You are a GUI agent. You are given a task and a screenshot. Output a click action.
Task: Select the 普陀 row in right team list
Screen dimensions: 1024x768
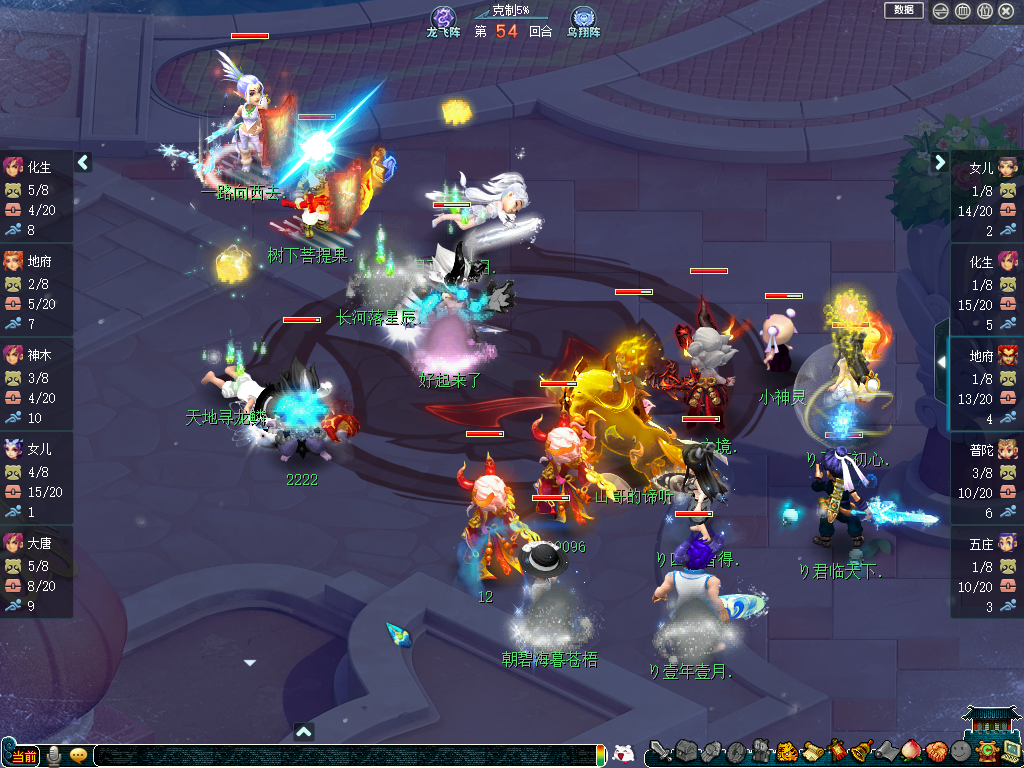point(987,477)
